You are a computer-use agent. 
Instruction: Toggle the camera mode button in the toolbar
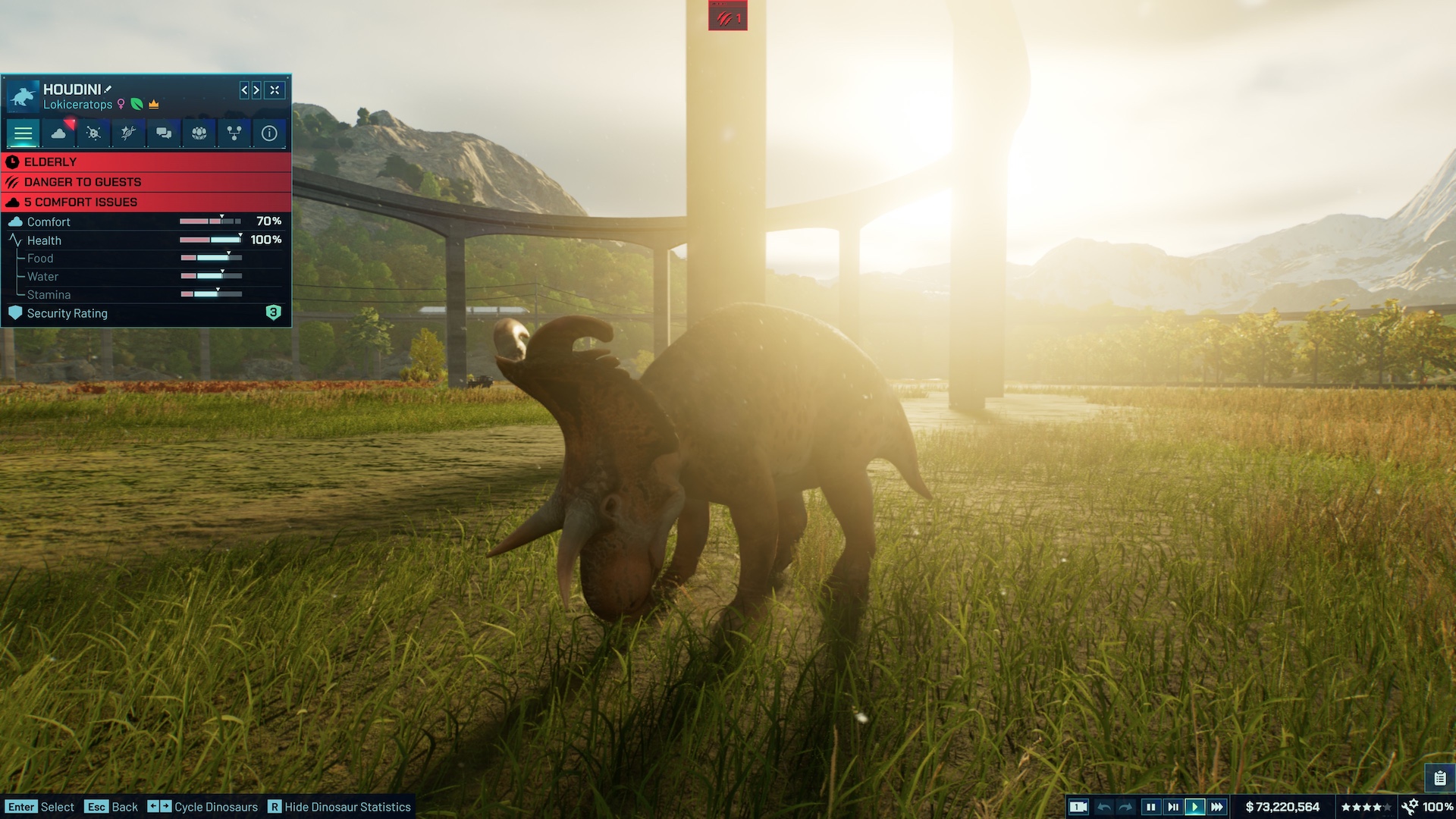[x=1078, y=806]
